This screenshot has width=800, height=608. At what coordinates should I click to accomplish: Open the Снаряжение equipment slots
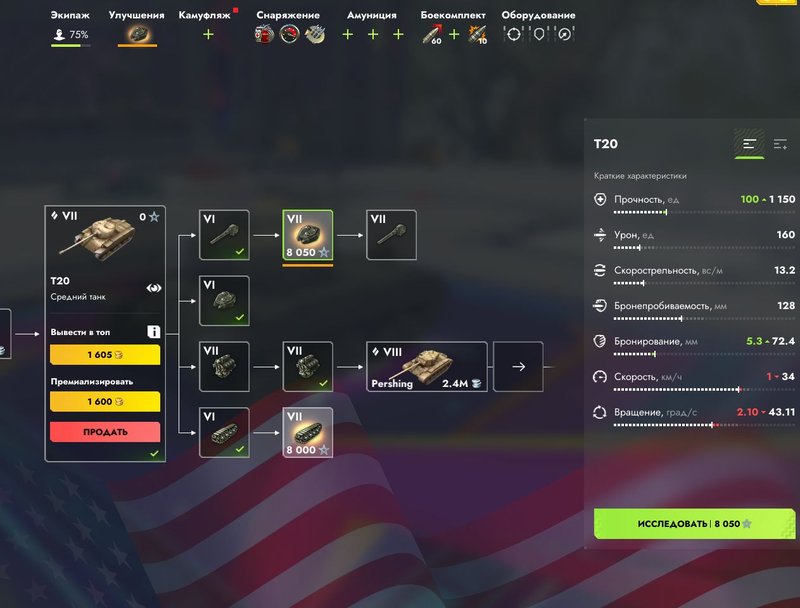point(288,34)
